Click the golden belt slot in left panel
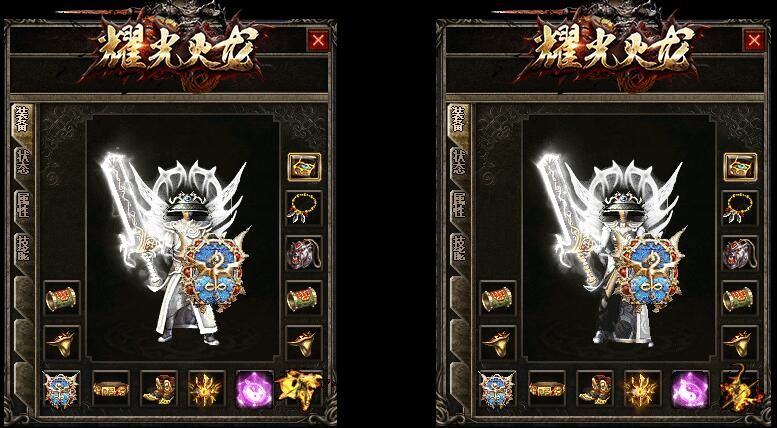This screenshot has width=777, height=428. tap(108, 388)
